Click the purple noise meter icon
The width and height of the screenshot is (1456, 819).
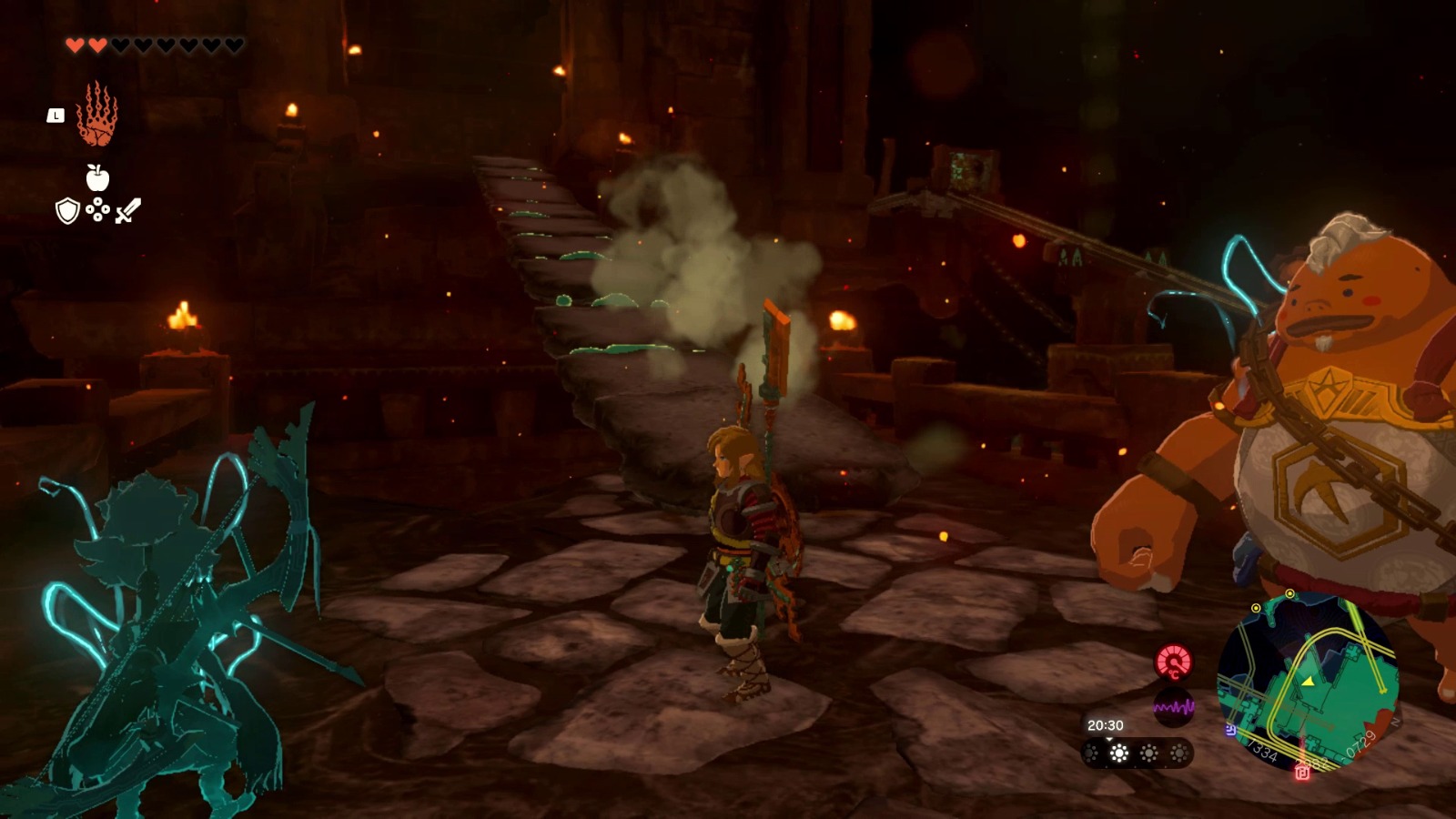(1174, 707)
